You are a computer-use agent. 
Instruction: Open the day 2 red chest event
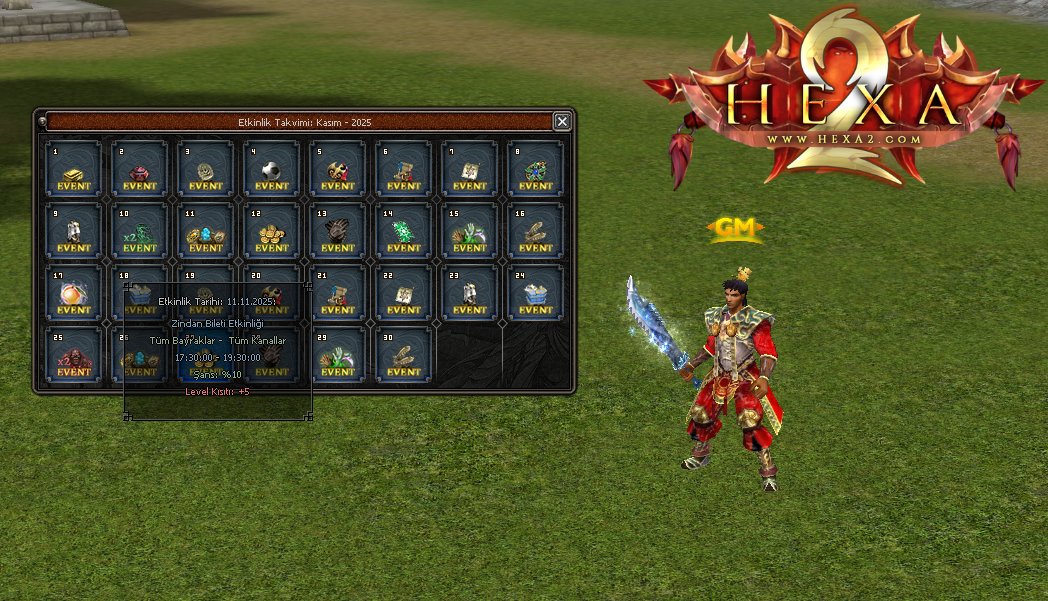[139, 170]
